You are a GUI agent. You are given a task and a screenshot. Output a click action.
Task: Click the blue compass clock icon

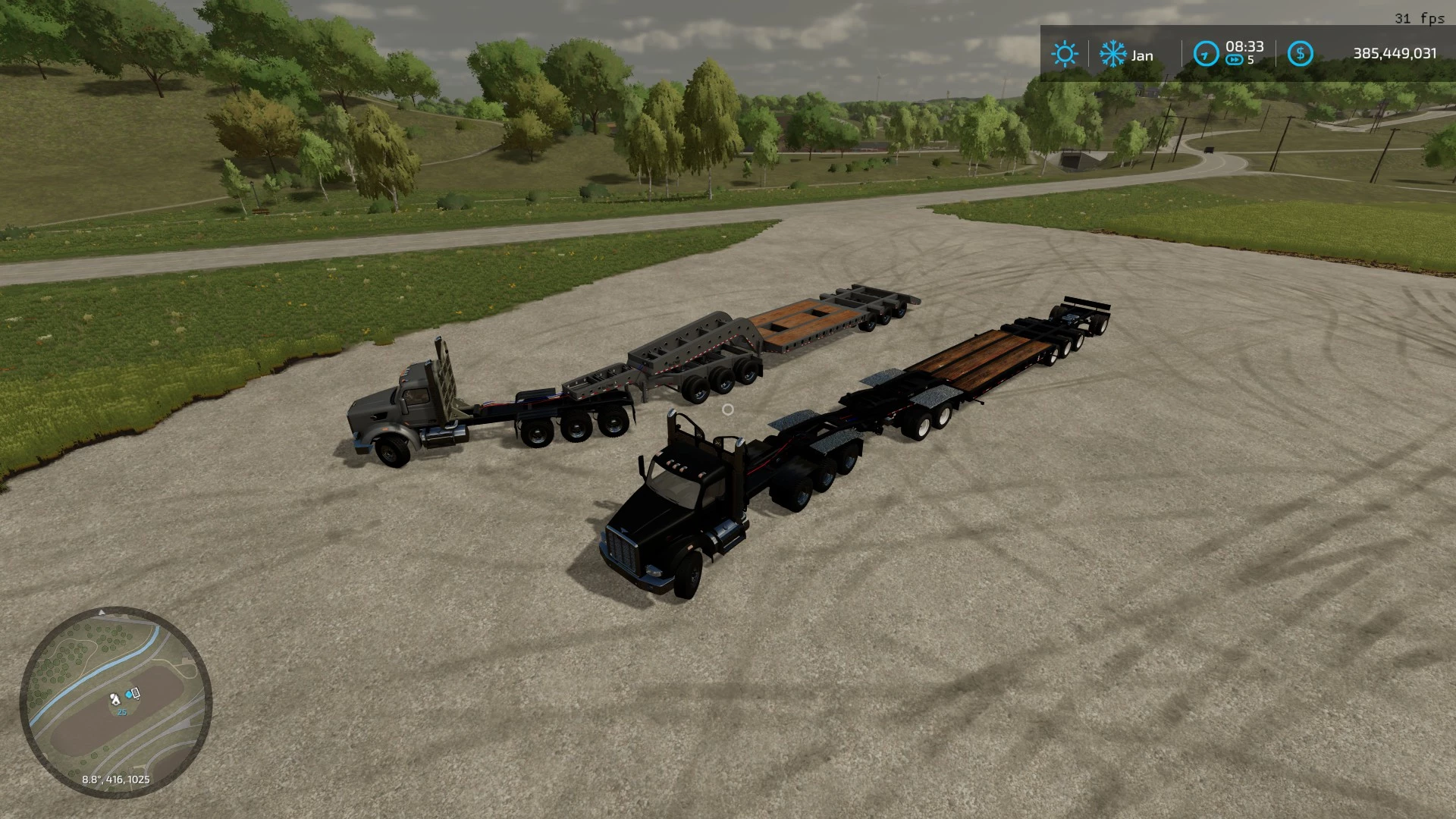(1207, 55)
